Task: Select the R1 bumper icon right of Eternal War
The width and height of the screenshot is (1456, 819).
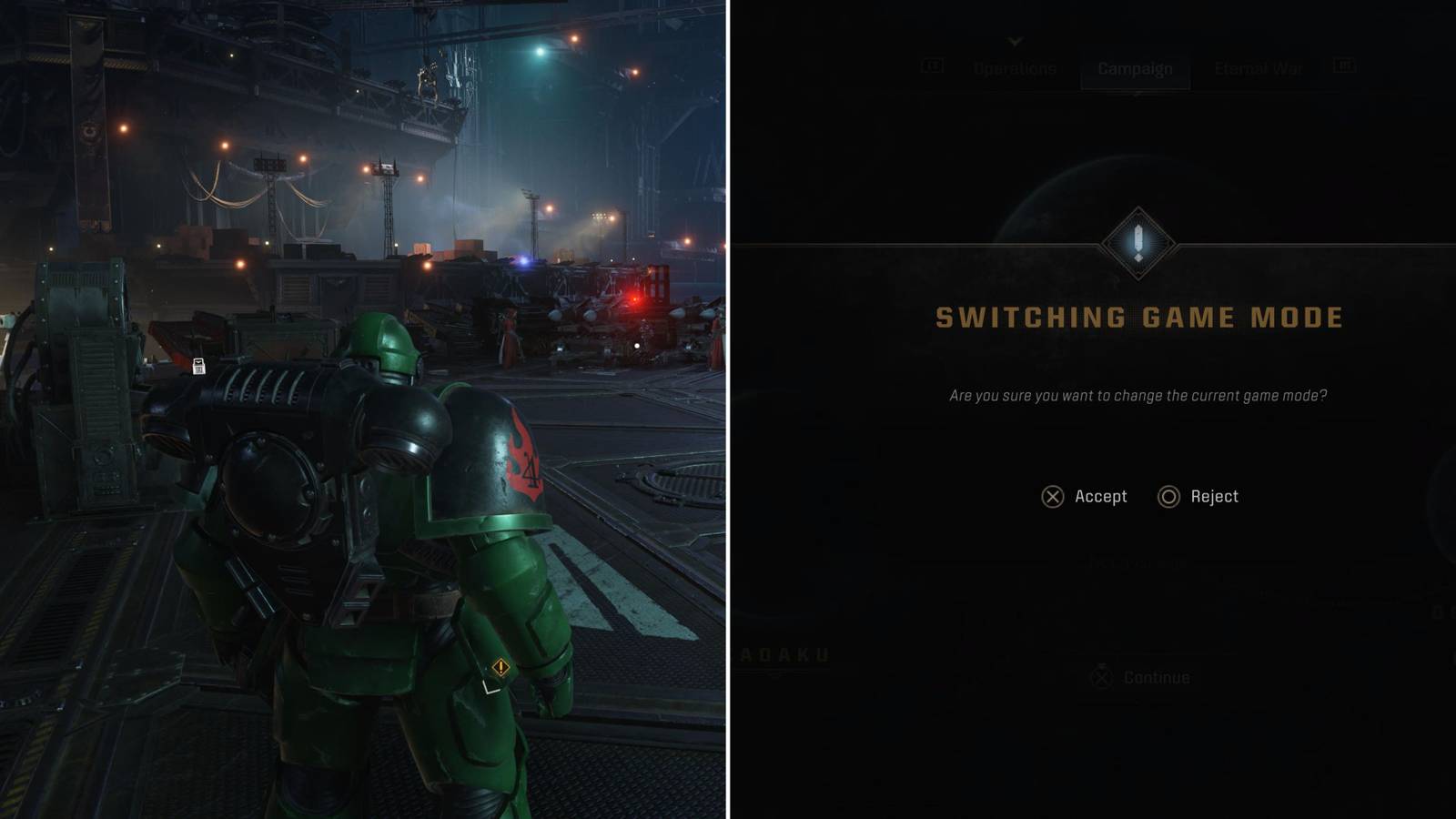Action: coord(1344,65)
